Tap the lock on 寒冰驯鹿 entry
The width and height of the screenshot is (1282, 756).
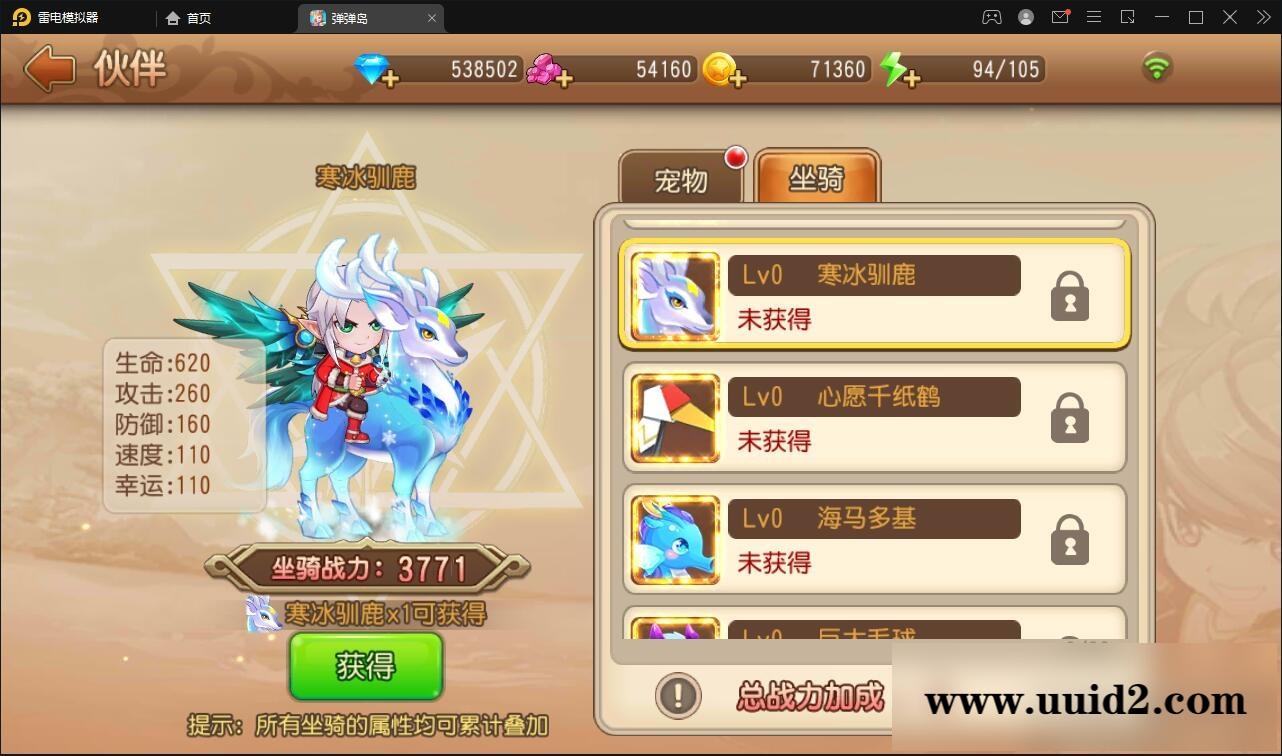(1069, 295)
